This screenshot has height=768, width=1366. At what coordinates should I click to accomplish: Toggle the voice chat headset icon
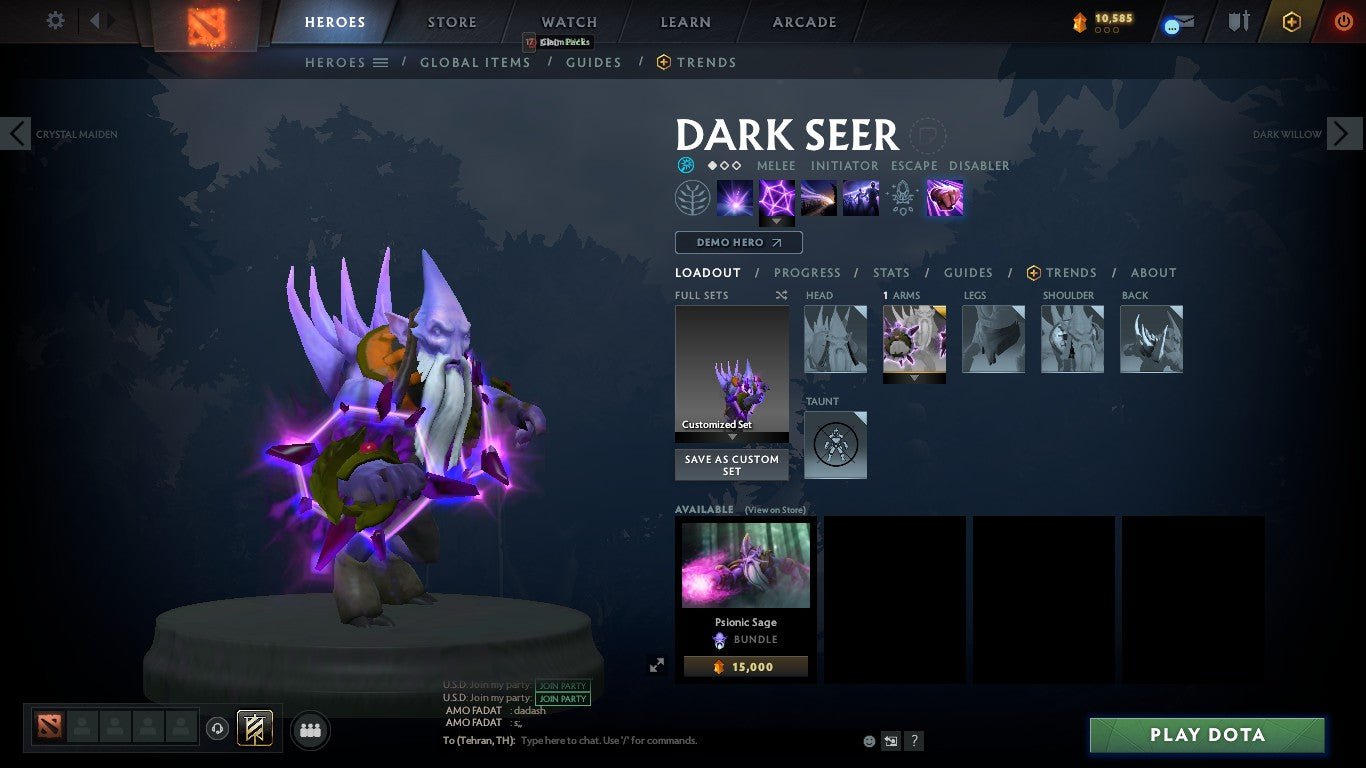pyautogui.click(x=218, y=729)
